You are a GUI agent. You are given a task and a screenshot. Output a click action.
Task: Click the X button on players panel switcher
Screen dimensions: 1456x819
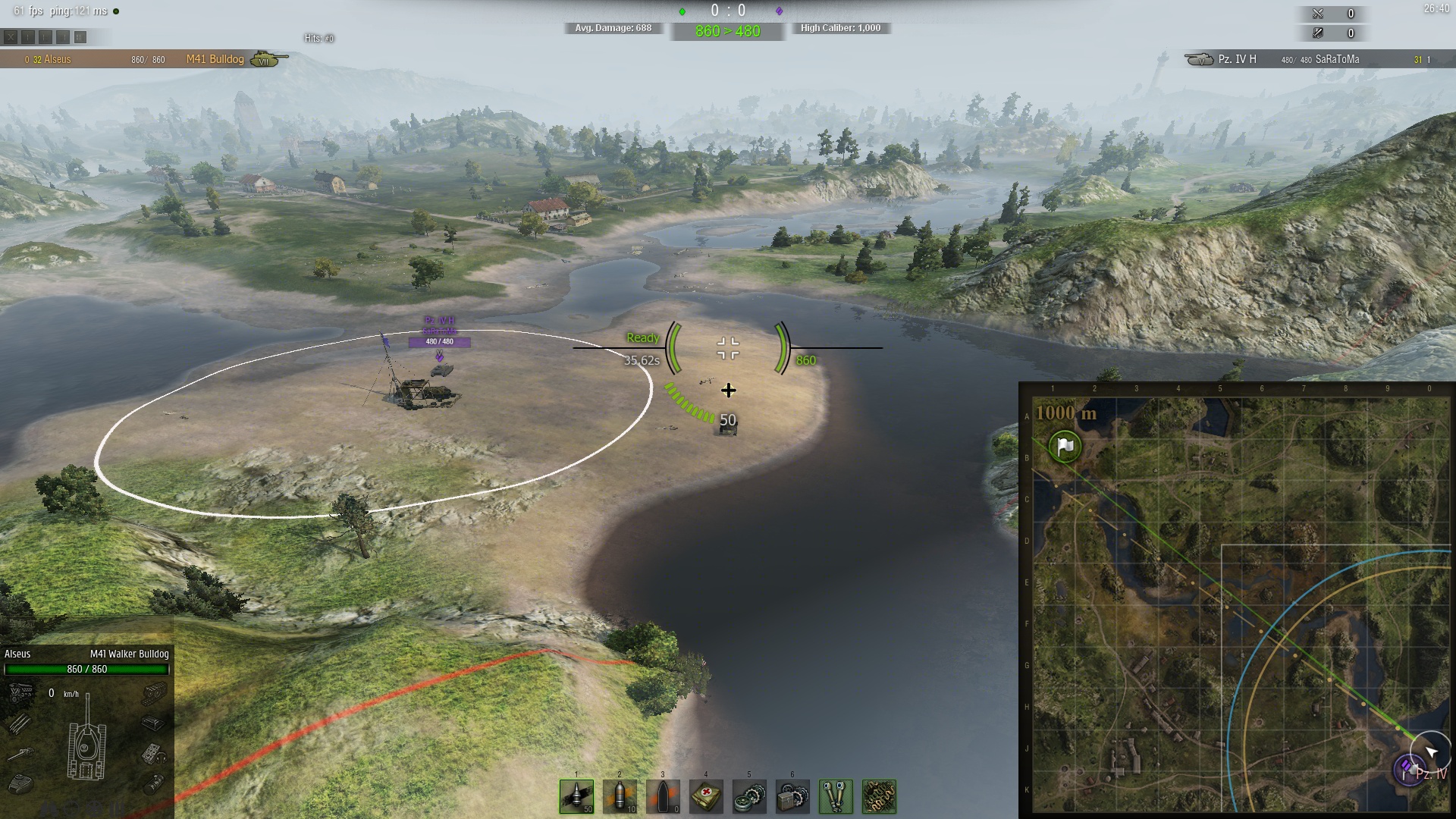[x=11, y=36]
